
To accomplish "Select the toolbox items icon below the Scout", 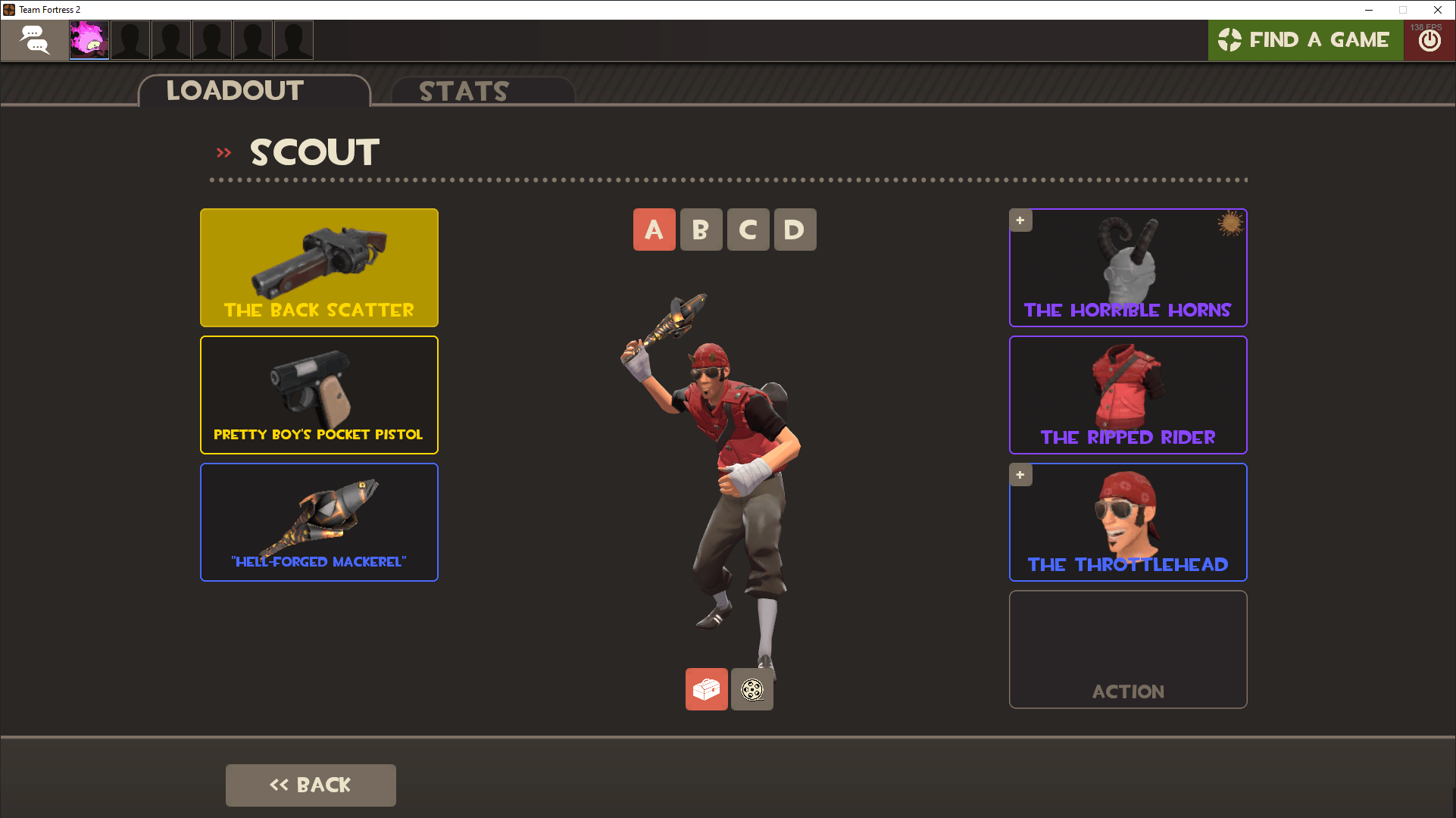I will [x=706, y=689].
